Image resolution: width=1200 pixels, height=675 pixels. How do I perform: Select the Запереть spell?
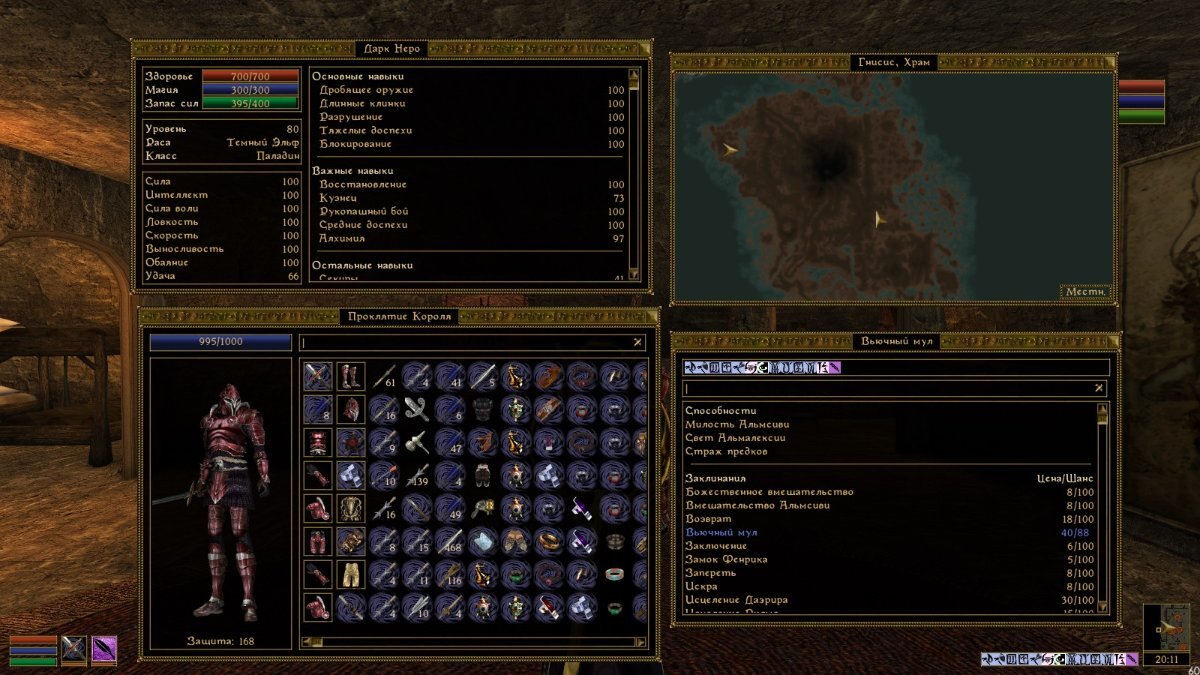pos(710,573)
